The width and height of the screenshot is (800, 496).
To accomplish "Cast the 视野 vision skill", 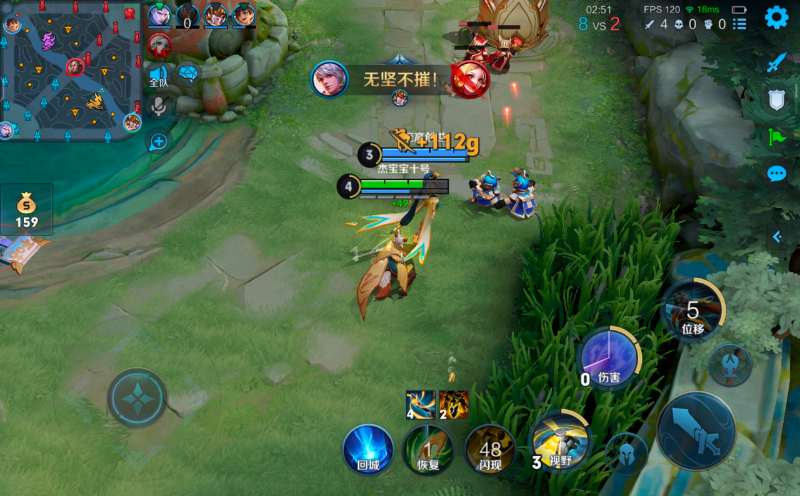I will 558,439.
